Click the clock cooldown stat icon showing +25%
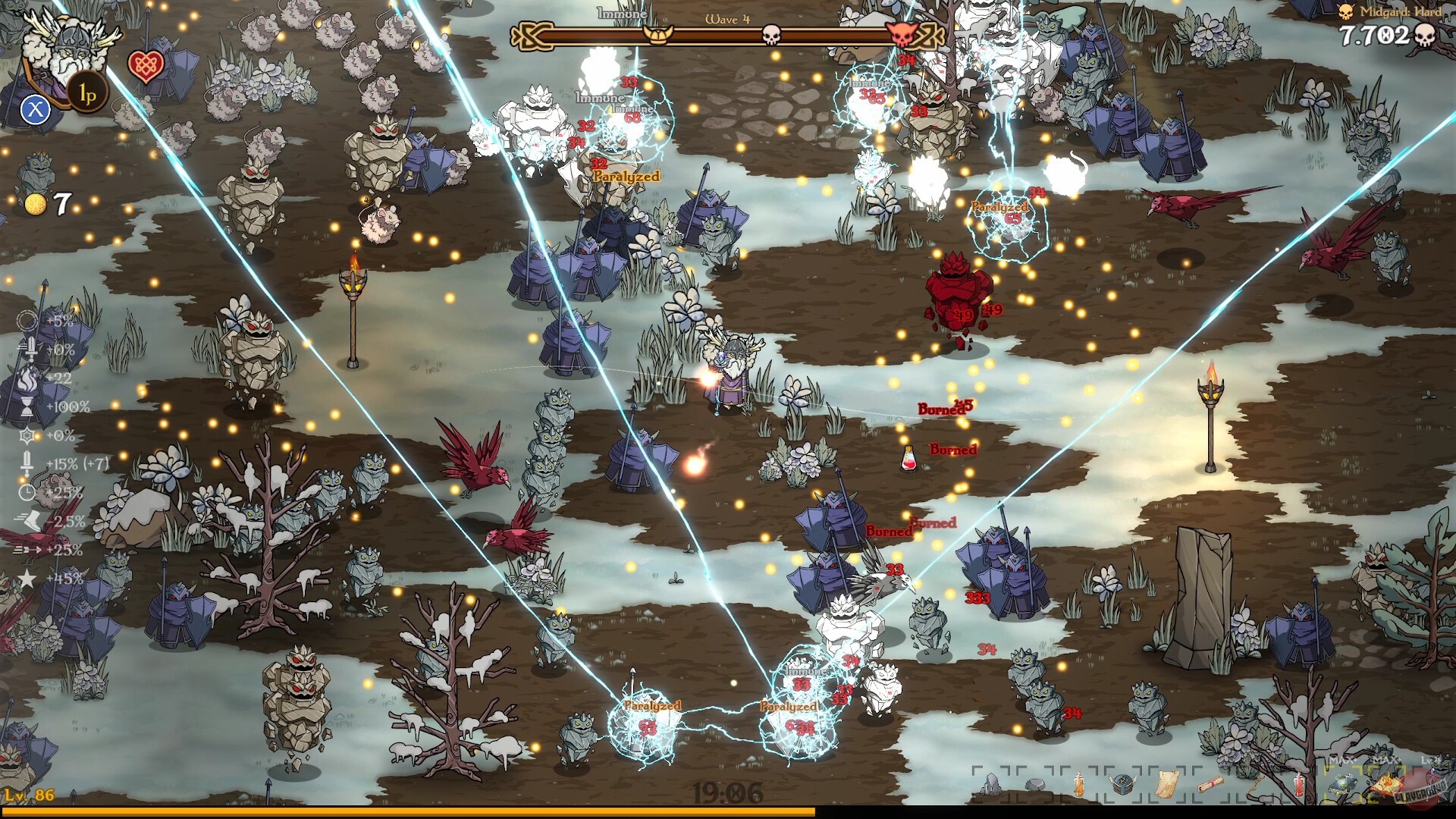Image resolution: width=1456 pixels, height=819 pixels. [x=27, y=491]
